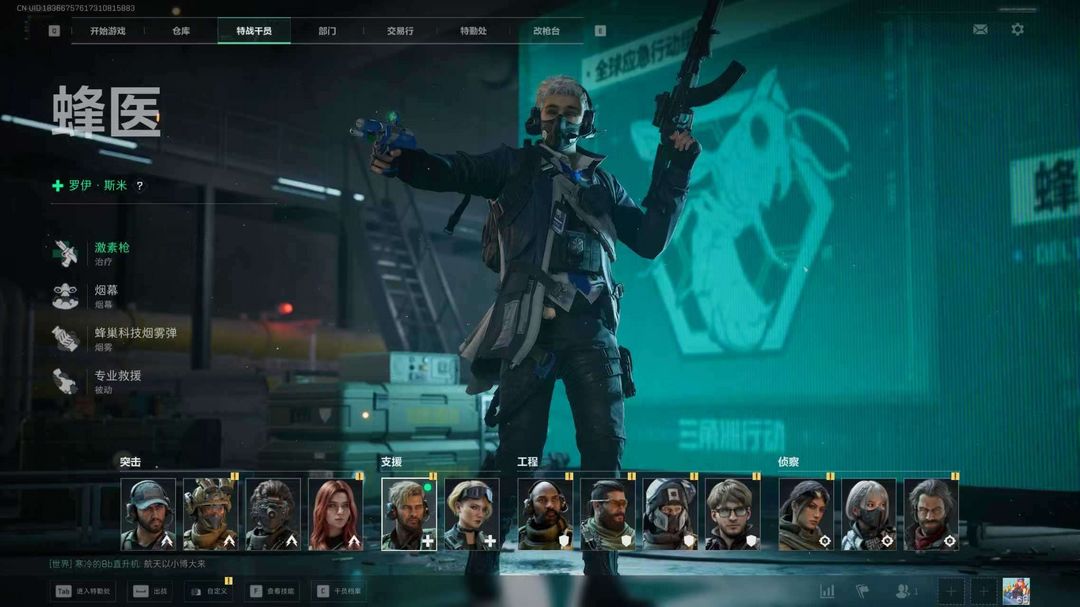Open the 查看技能 skill details button
Viewport: 1080px width, 607px height.
274,591
